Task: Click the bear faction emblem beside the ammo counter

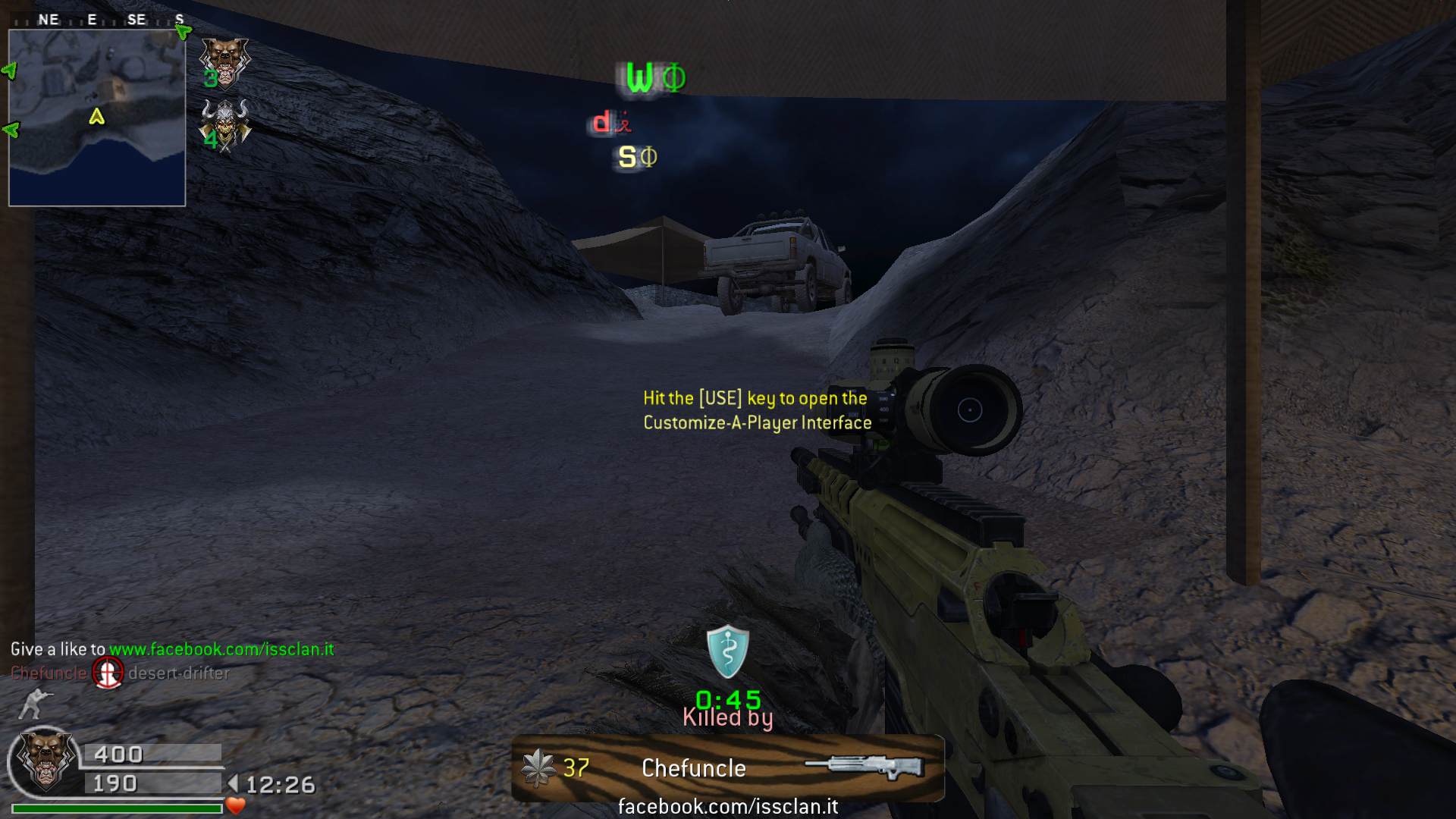Action: coord(45,761)
